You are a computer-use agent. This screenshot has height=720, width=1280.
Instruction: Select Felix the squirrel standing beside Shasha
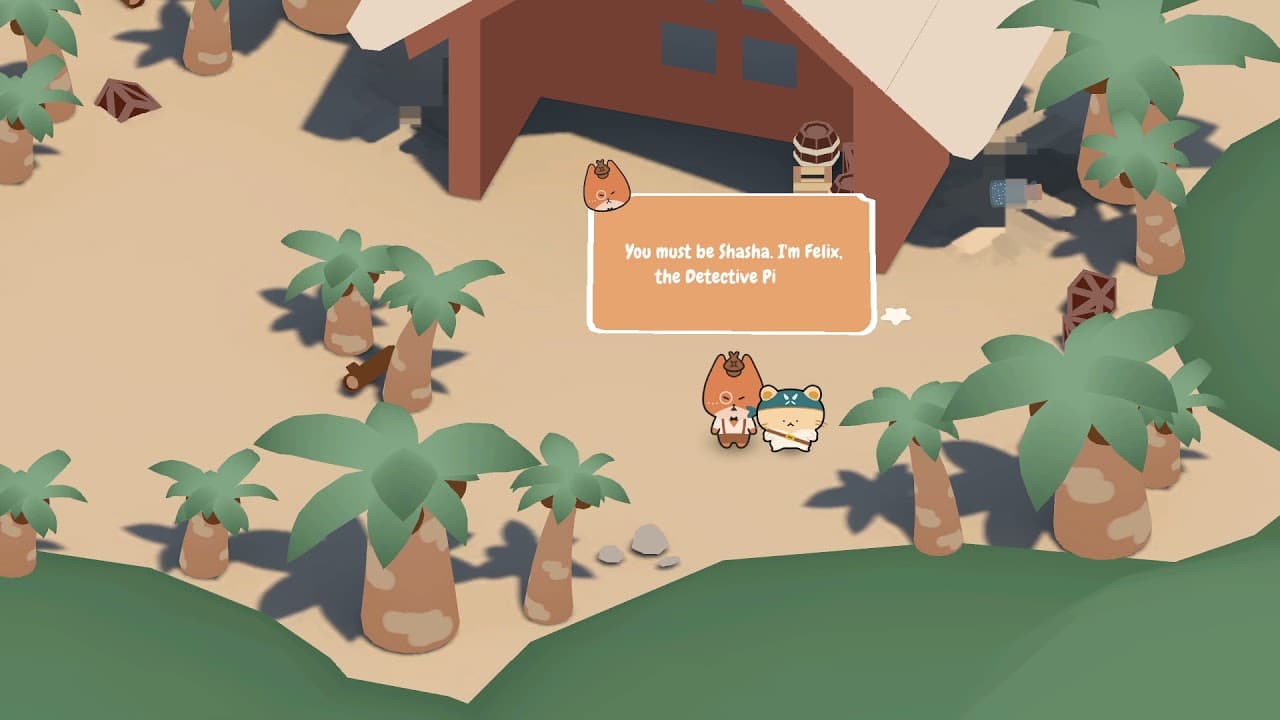coord(733,405)
